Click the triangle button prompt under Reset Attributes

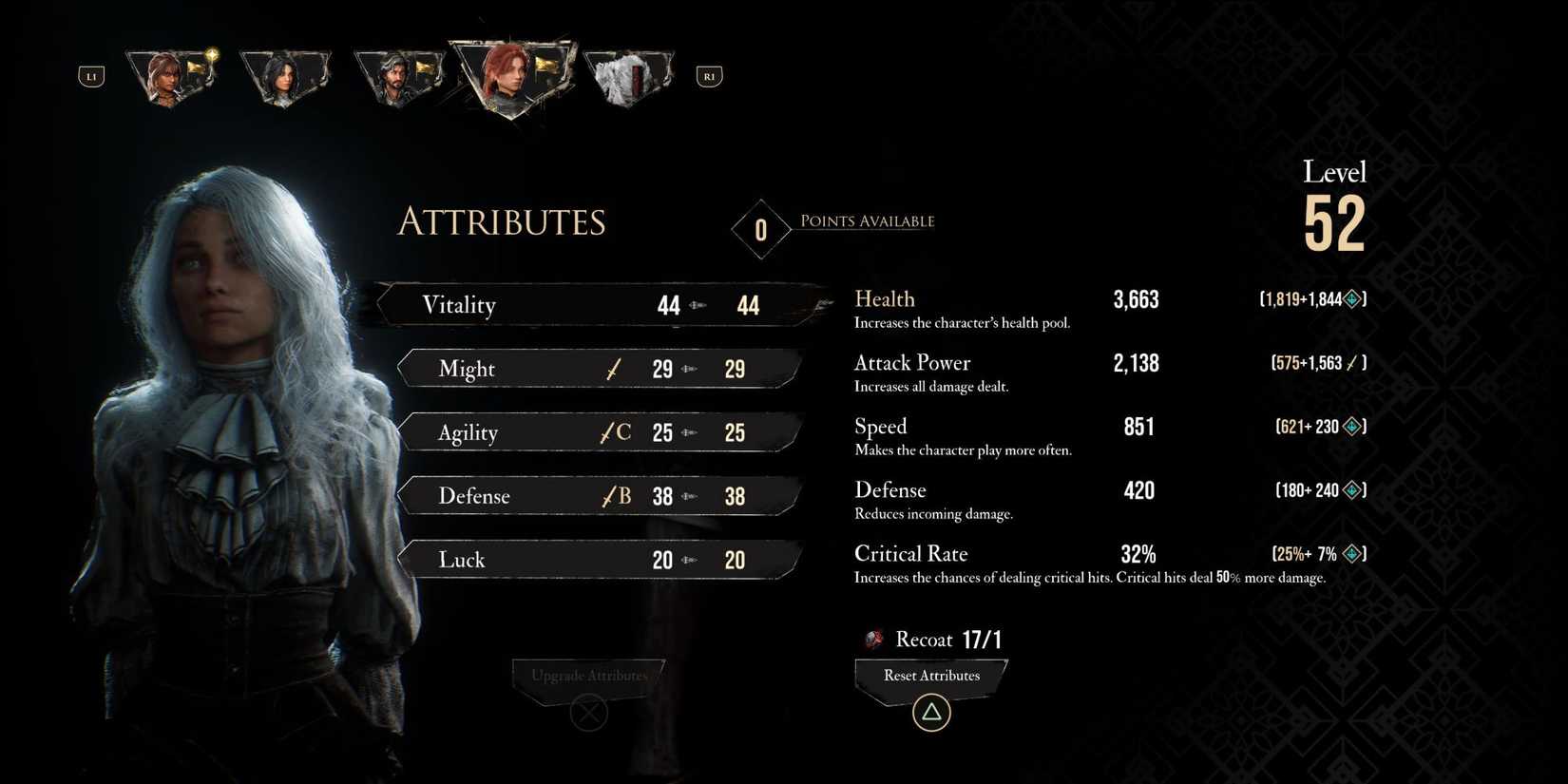coord(929,711)
